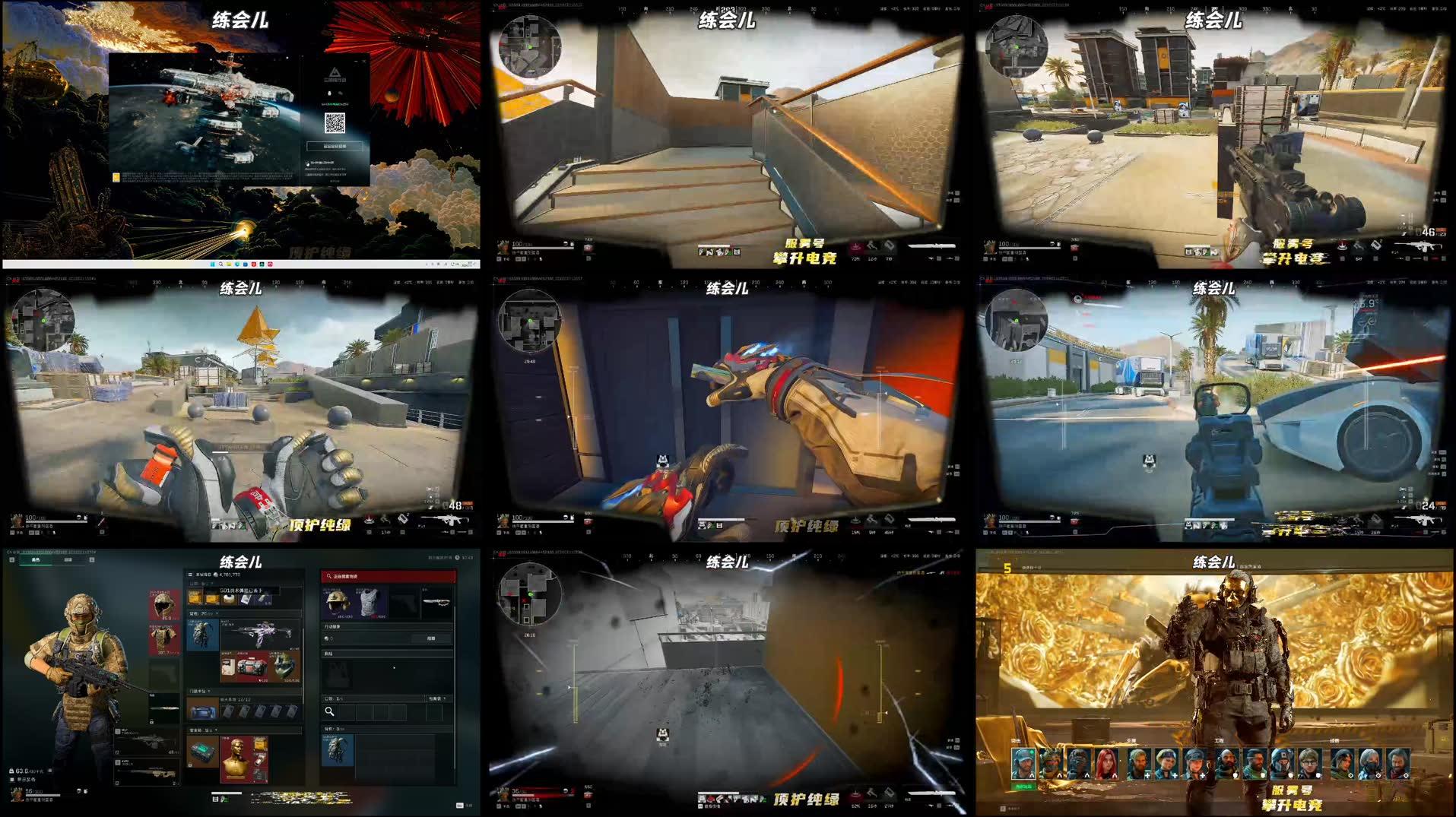Viewport: 1456px width, 817px height.
Task: Toggle the show-gear option in the bottom-left inventory
Action: click(x=12, y=781)
